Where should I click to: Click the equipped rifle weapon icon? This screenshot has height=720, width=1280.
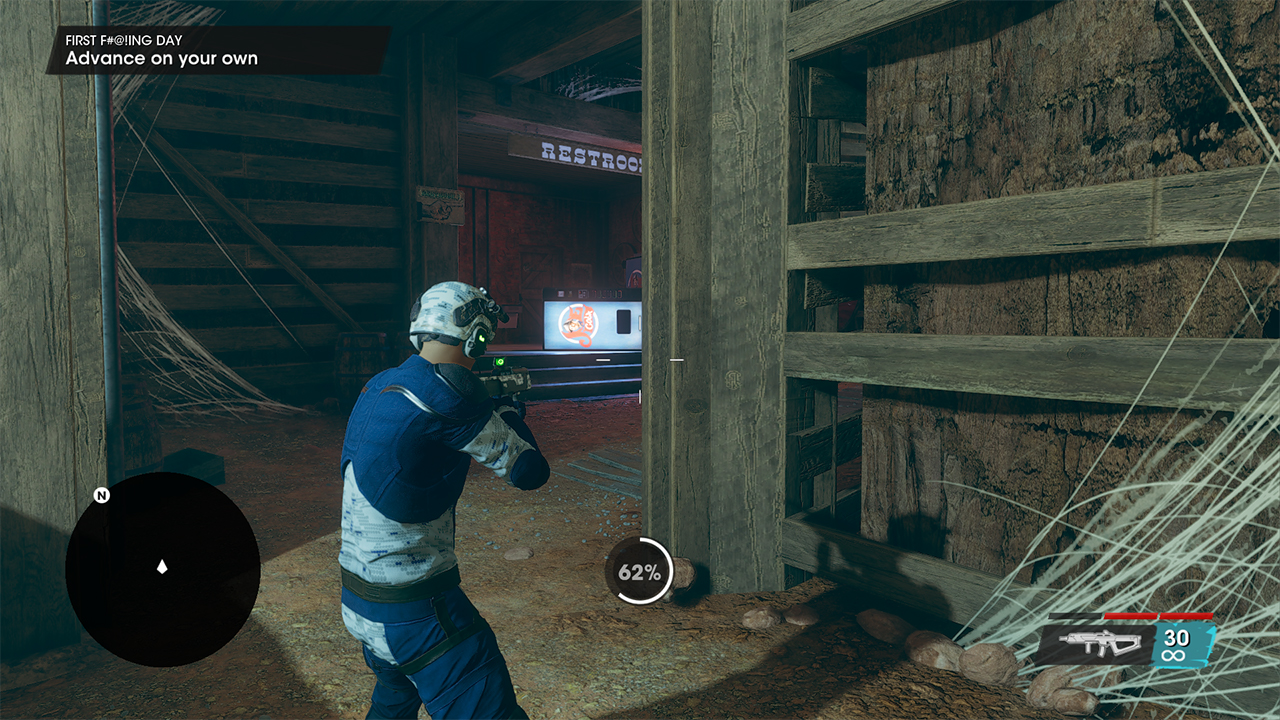click(1098, 644)
